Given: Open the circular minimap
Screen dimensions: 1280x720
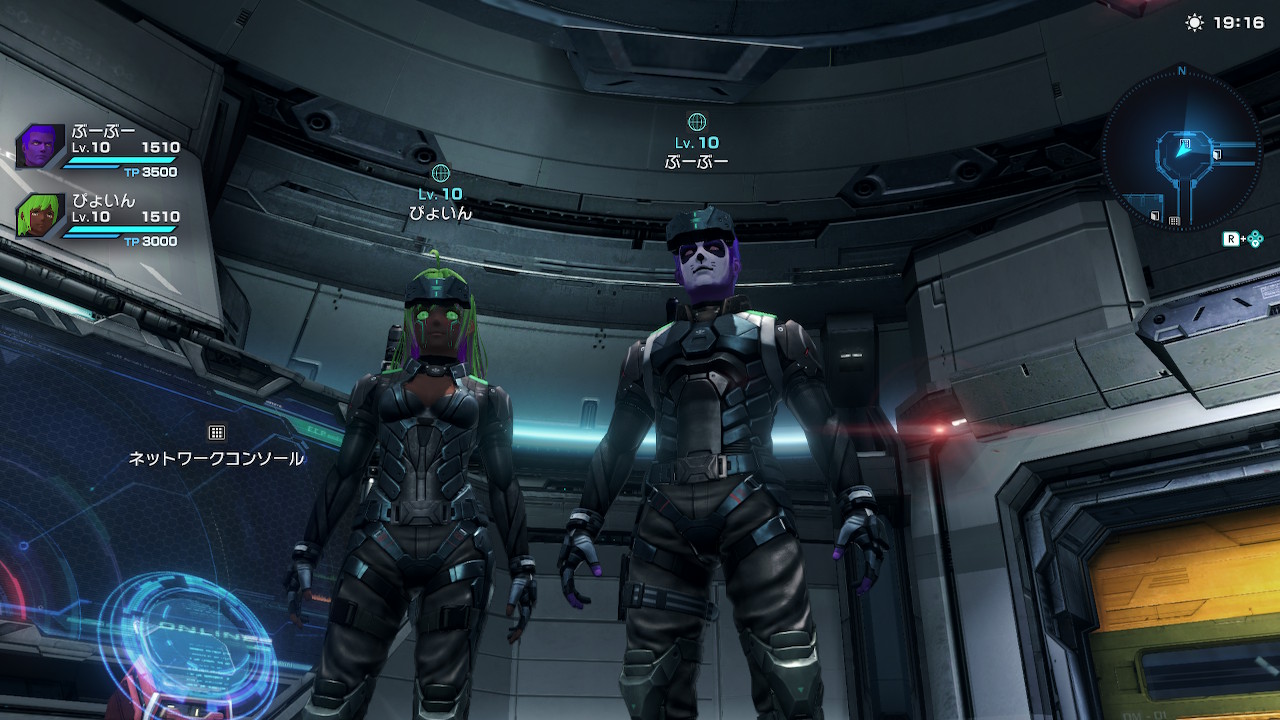Looking at the screenshot, I should [x=1181, y=150].
